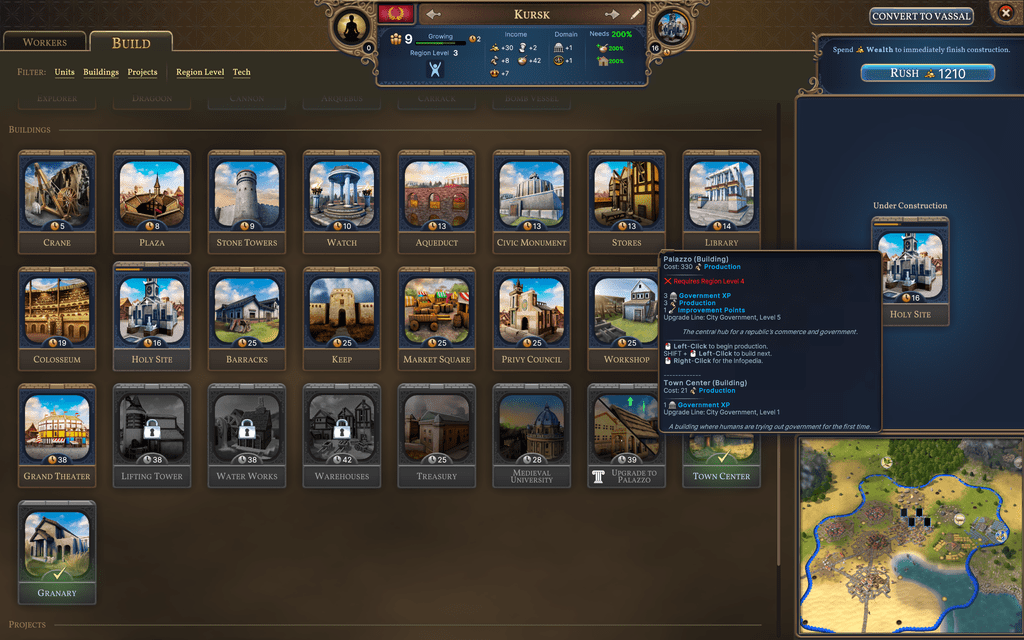Switch to the Workers tab
The image size is (1024, 640).
pyautogui.click(x=44, y=43)
